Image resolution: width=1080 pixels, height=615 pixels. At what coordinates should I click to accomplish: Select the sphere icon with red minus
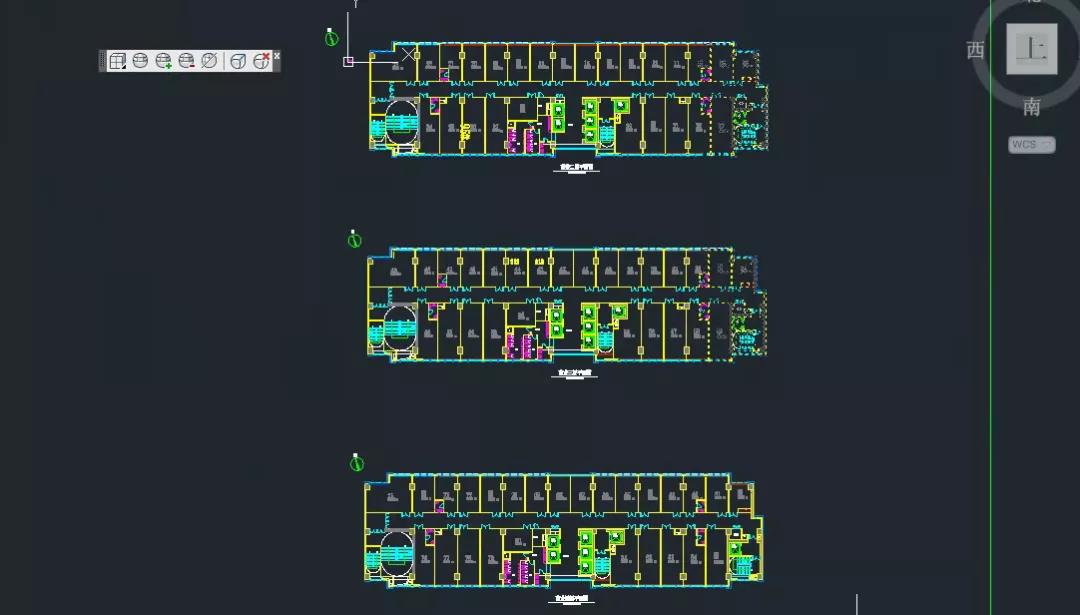click(x=186, y=61)
